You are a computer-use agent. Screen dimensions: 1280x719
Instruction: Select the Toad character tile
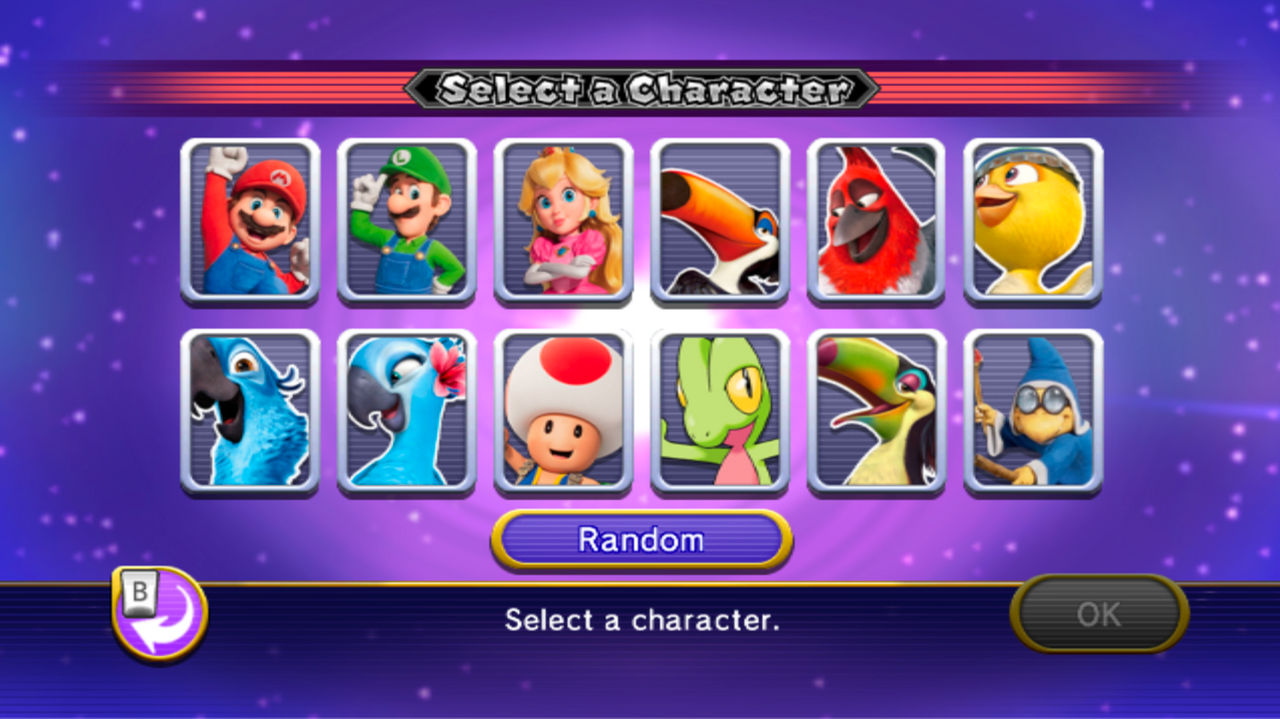563,412
